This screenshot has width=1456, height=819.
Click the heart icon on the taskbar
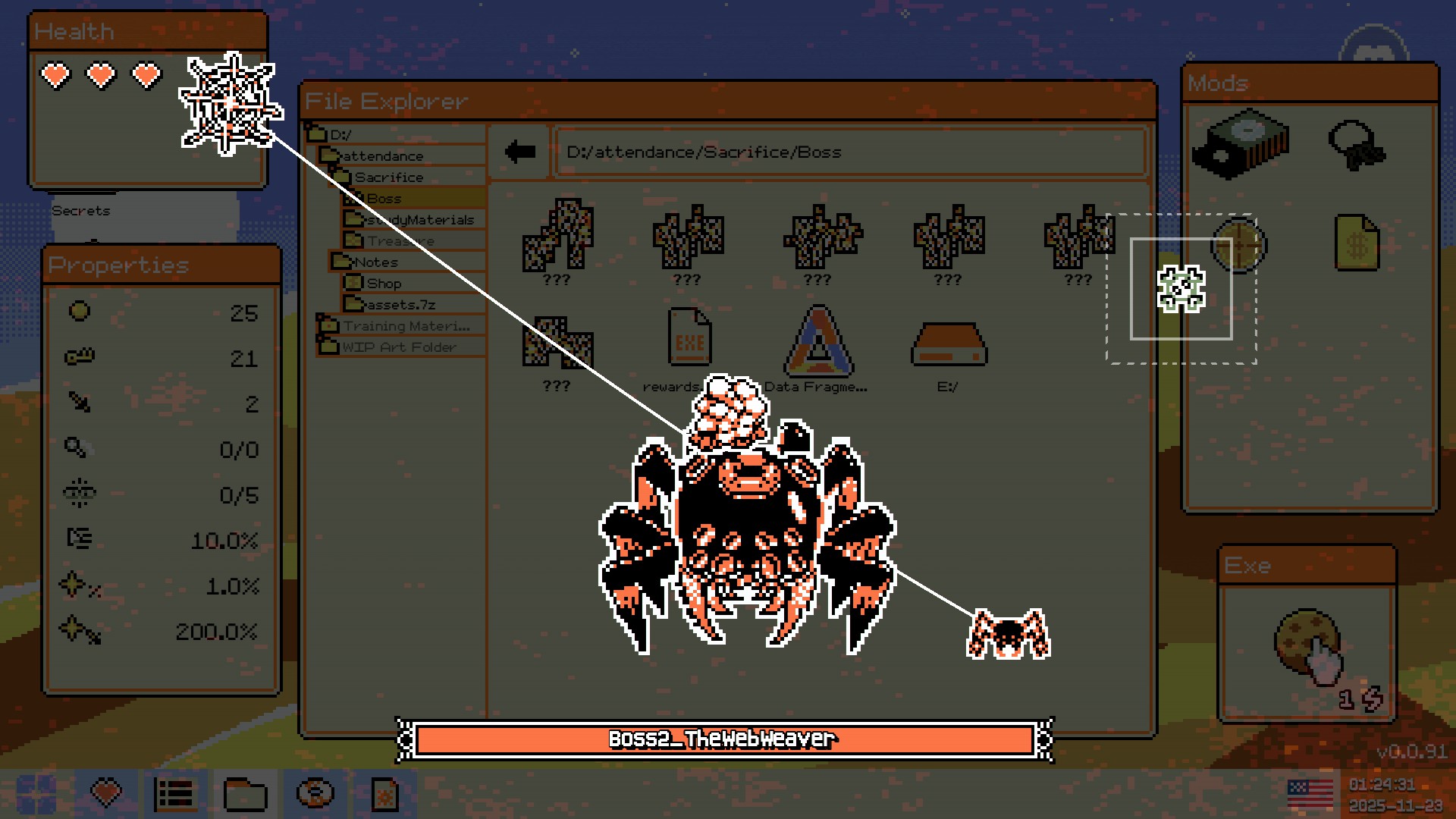(x=106, y=794)
